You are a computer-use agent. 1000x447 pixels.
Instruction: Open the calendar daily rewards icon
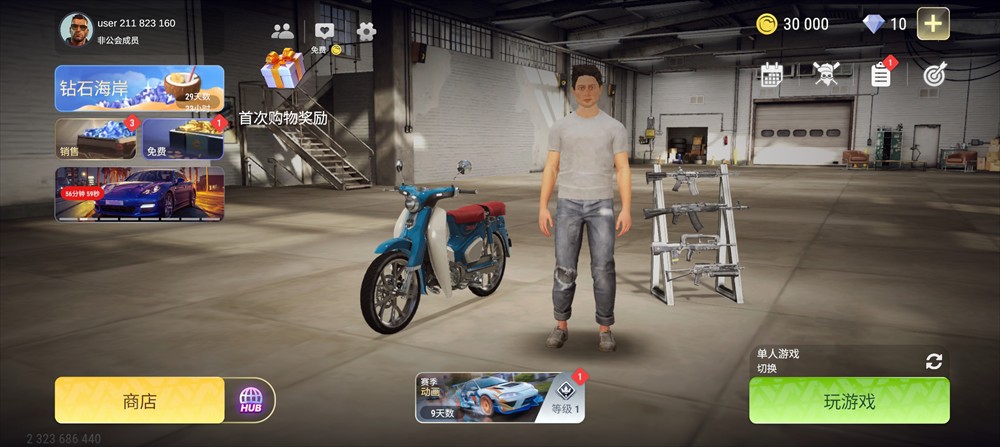[x=771, y=74]
